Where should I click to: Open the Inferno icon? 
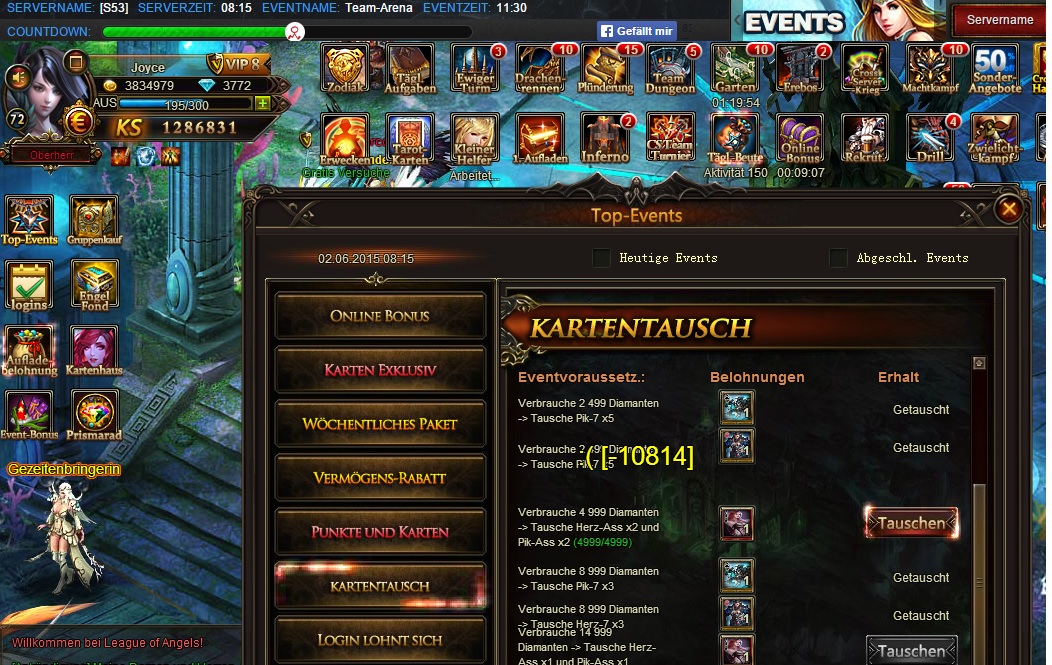[x=605, y=139]
